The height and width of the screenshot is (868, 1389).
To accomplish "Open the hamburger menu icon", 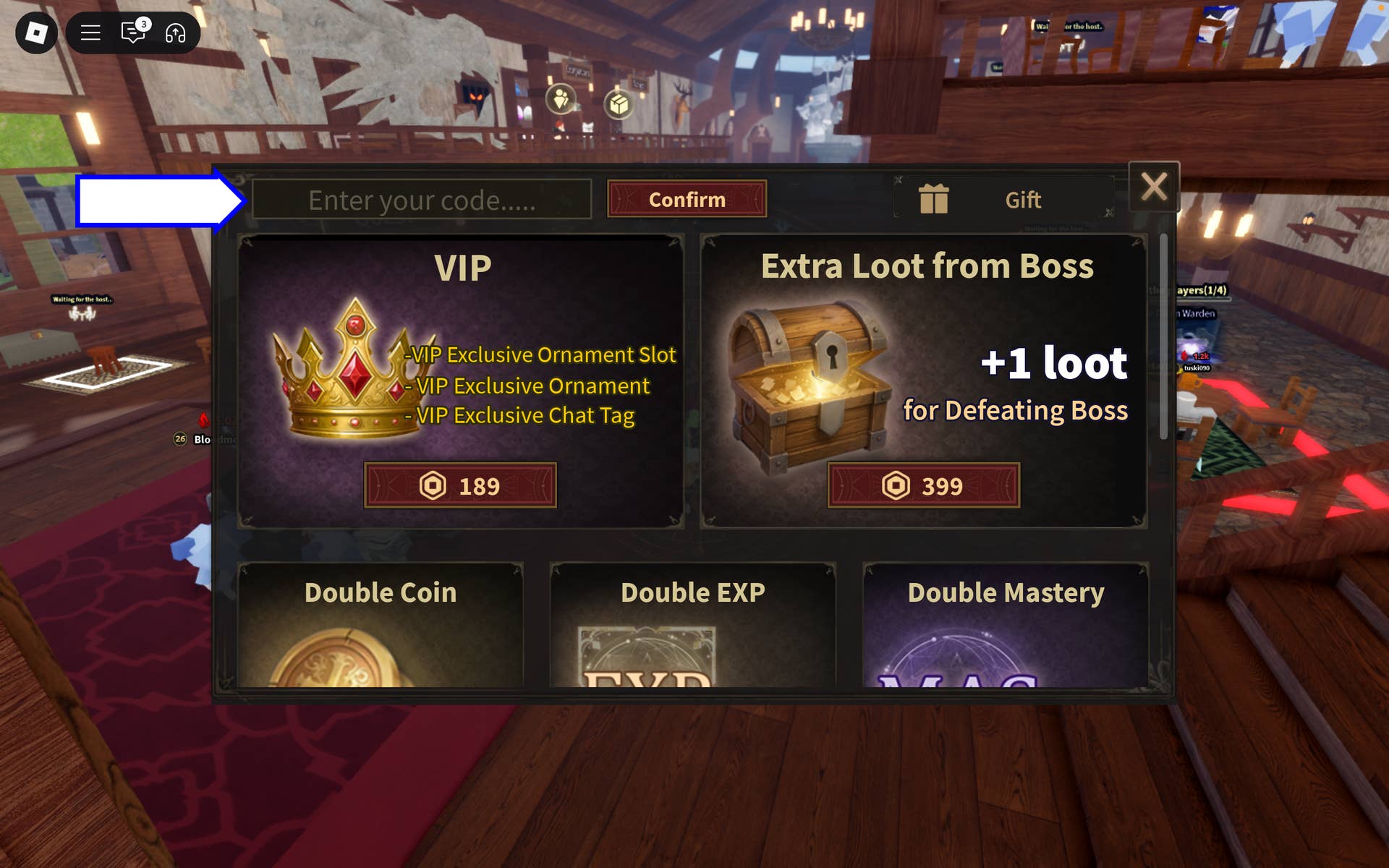I will 90,33.
